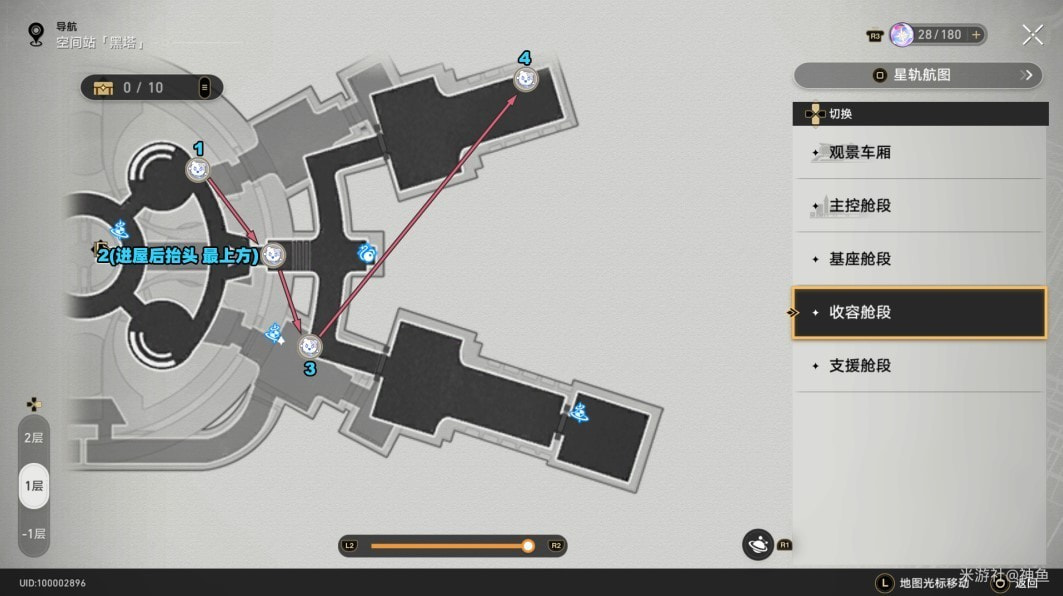Screen dimensions: 1063x596
Task: Click the map marker numbered 3
Action: pyautogui.click(x=310, y=346)
